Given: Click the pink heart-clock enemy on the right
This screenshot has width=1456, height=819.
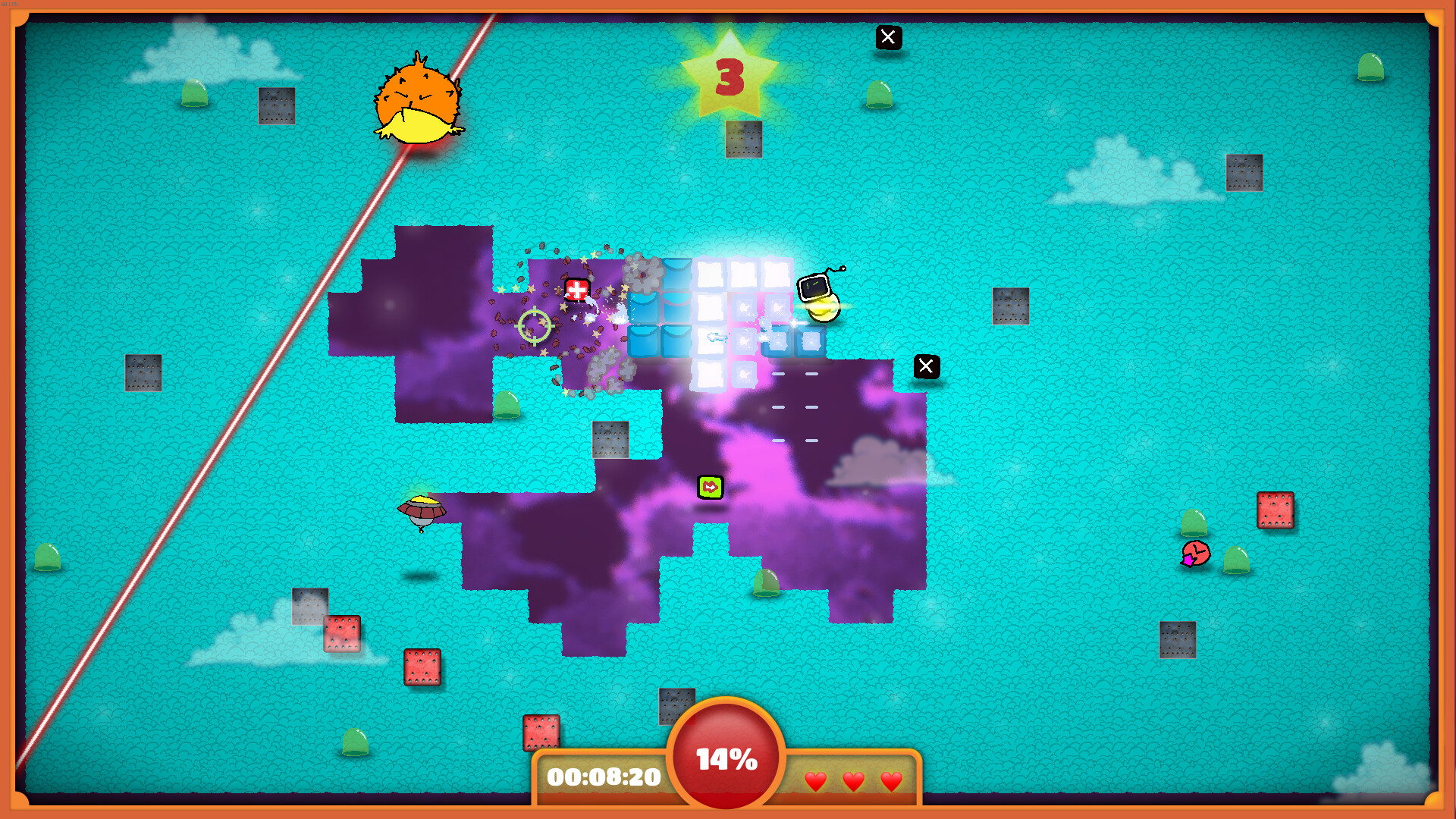Looking at the screenshot, I should point(1196,554).
